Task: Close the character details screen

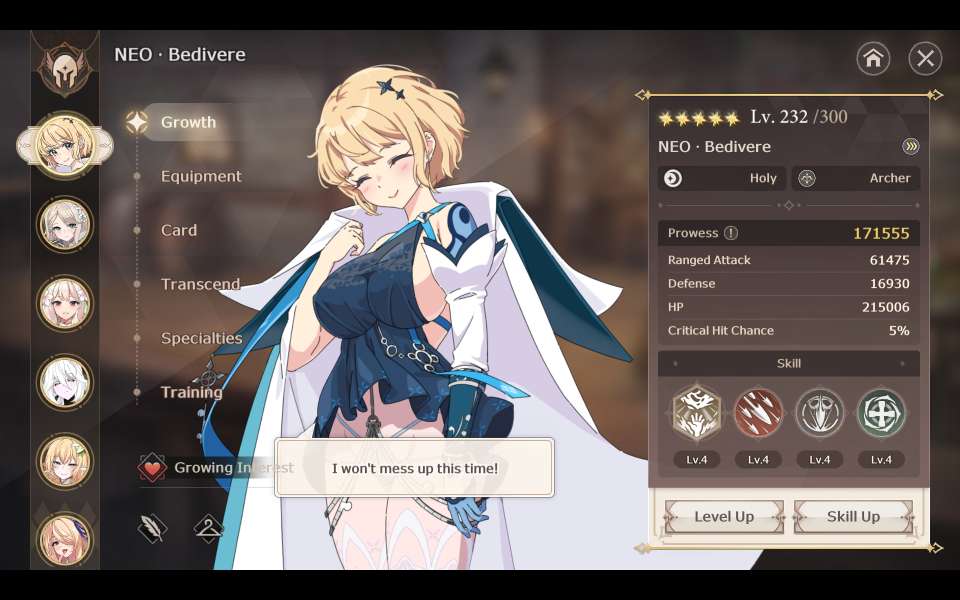Action: pos(925,59)
